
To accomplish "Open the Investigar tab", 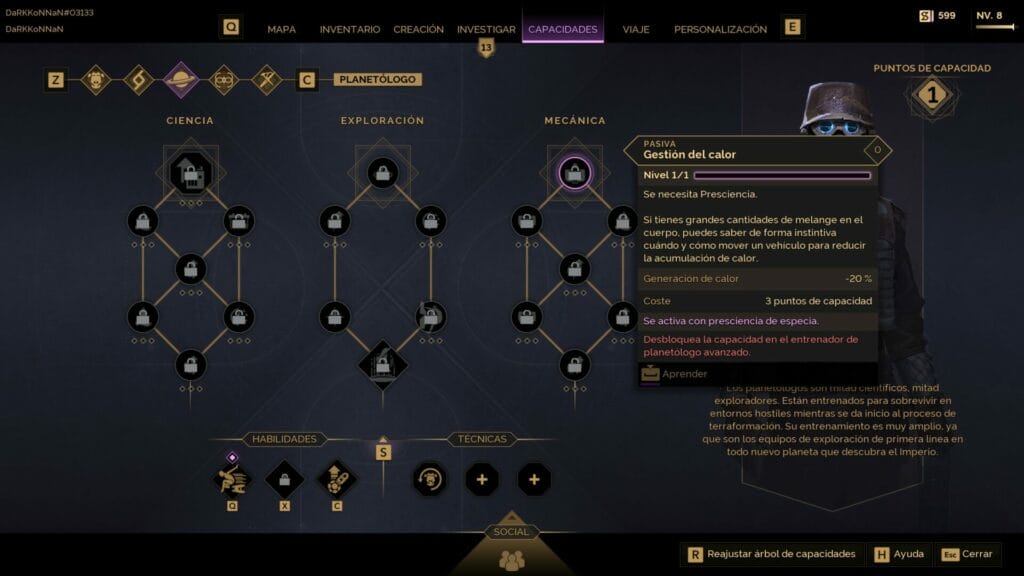I will click(x=486, y=29).
